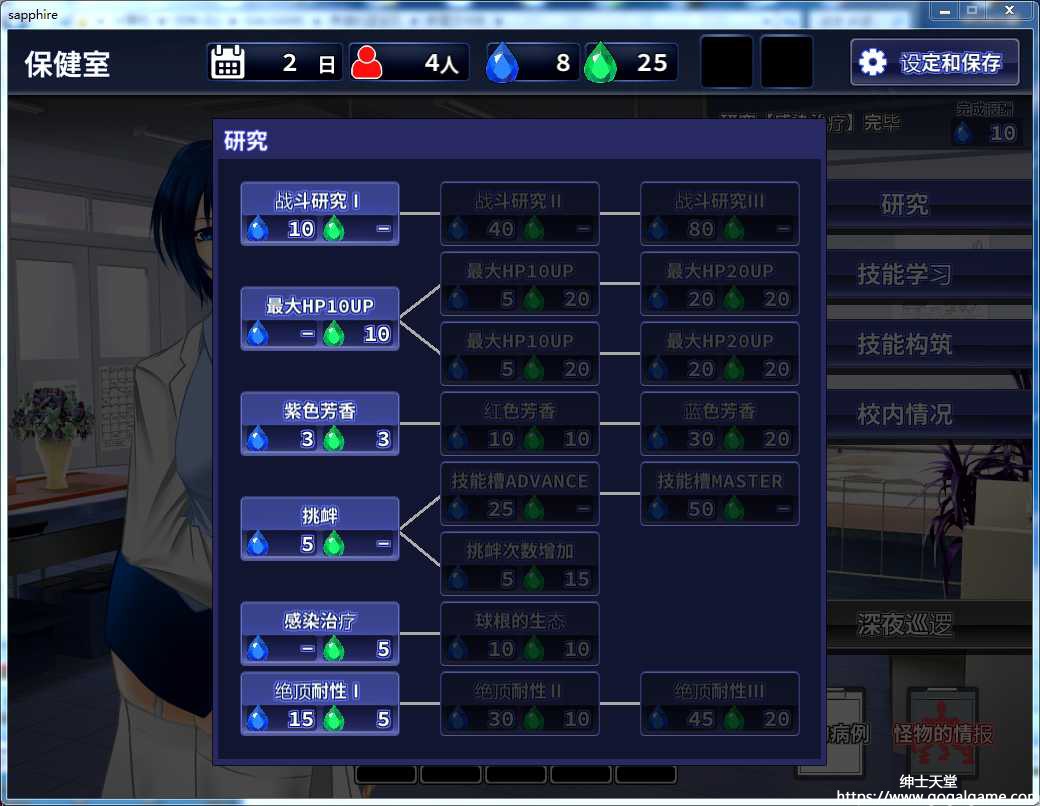Screen dimensions: 1040x806
Task: Choose the 战斗研究III research node
Action: (x=720, y=214)
